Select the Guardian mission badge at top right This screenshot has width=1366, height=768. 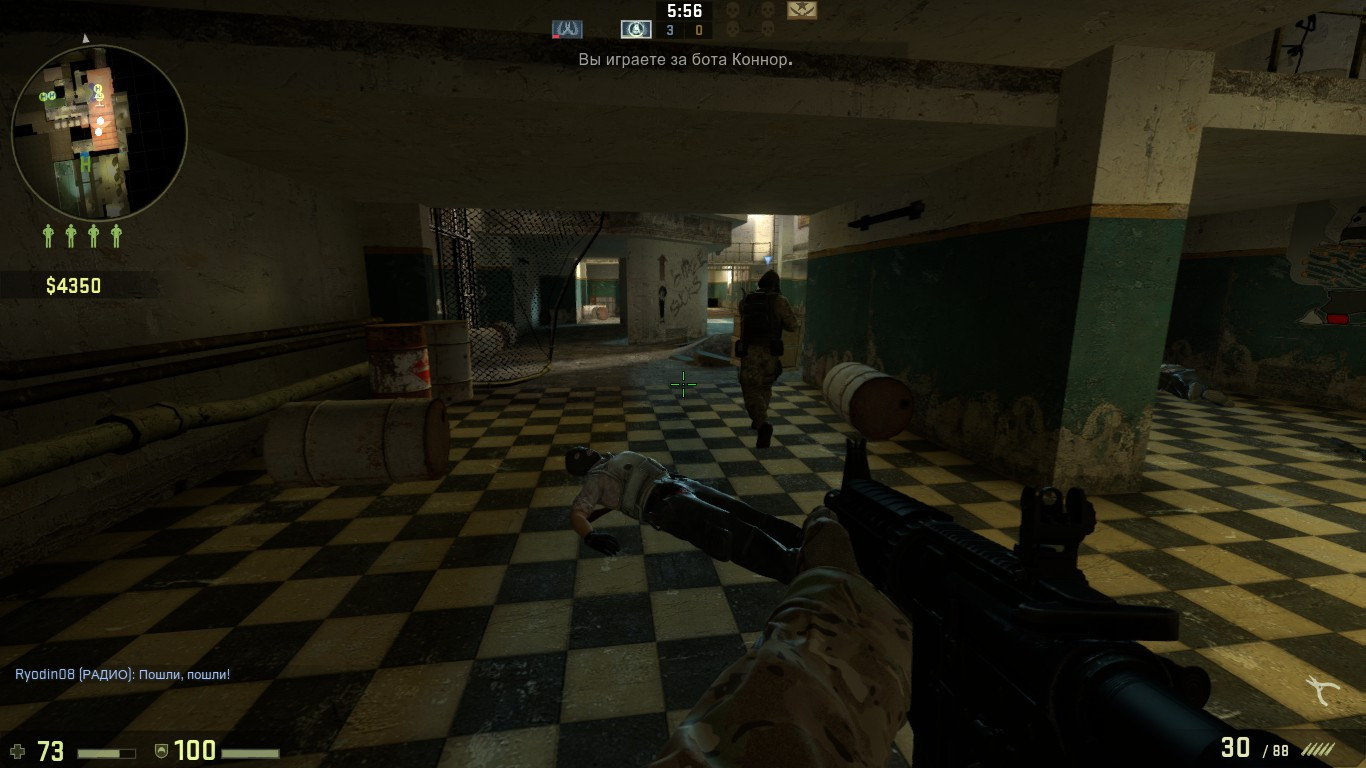click(x=800, y=10)
